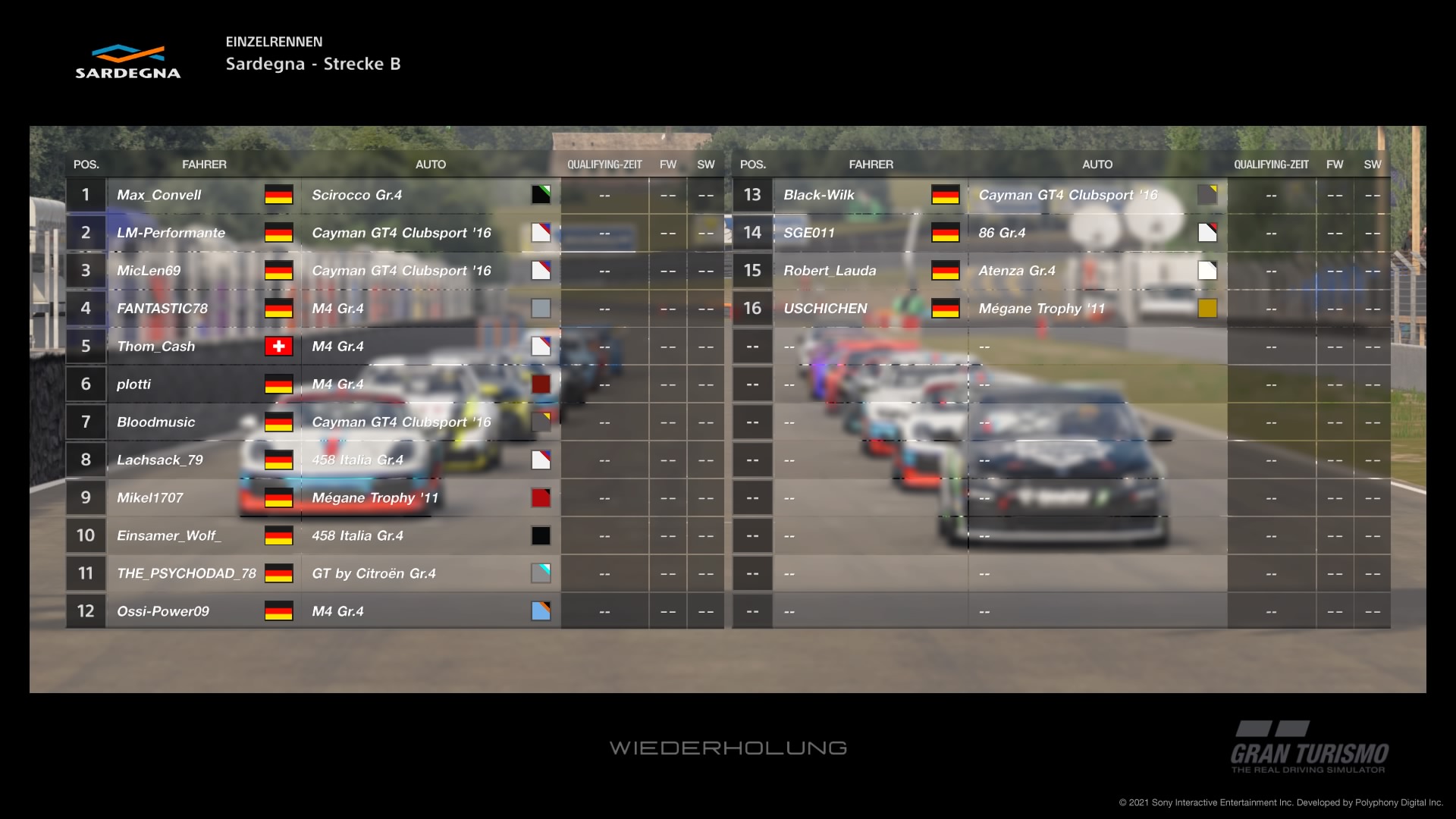Select driver name Robert_Lauda
This screenshot has height=819, width=1456.
[x=830, y=271]
